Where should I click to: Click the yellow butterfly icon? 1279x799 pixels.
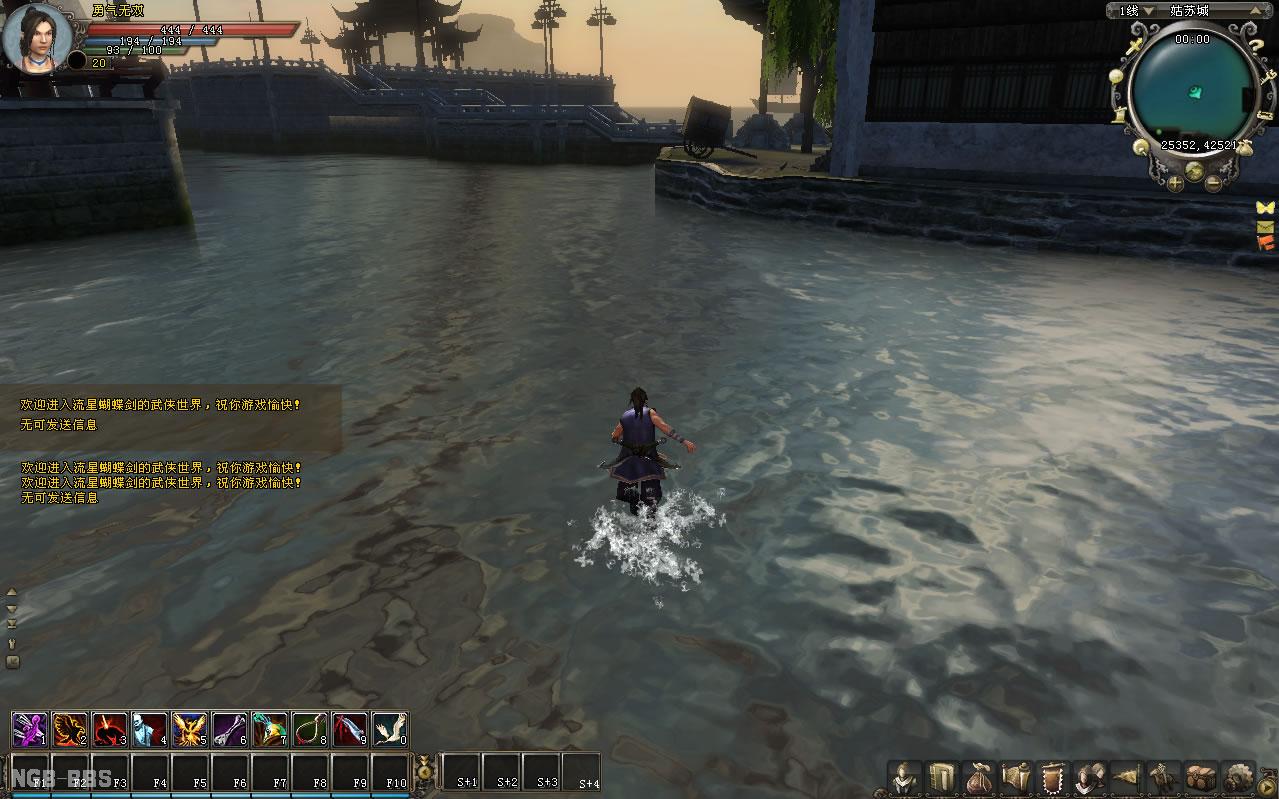coord(1266,208)
